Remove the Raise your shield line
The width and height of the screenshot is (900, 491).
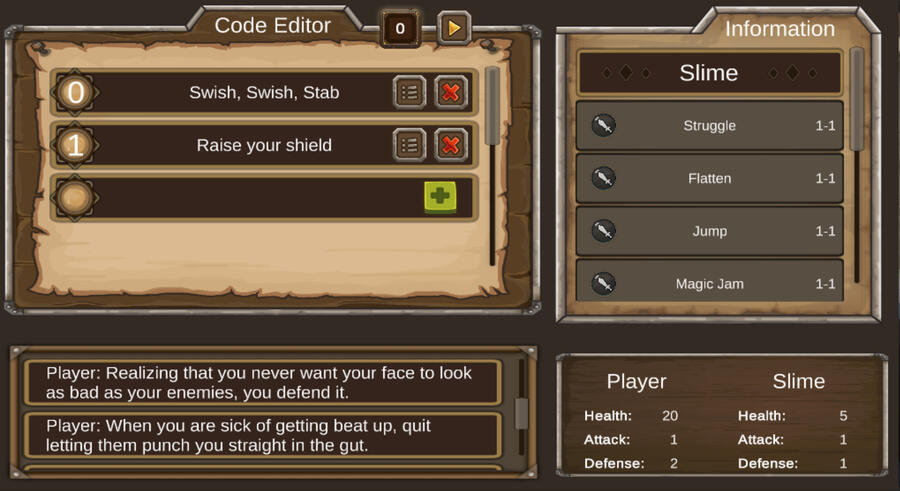pyautogui.click(x=451, y=145)
